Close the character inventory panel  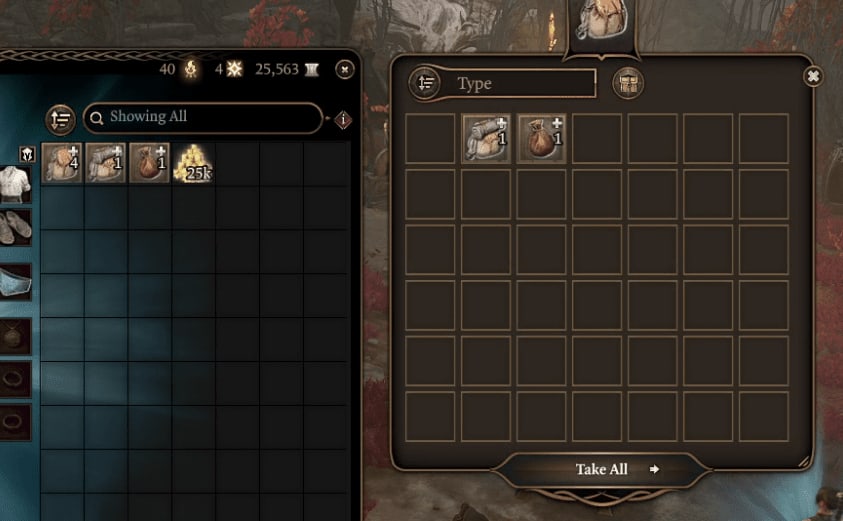tap(344, 69)
